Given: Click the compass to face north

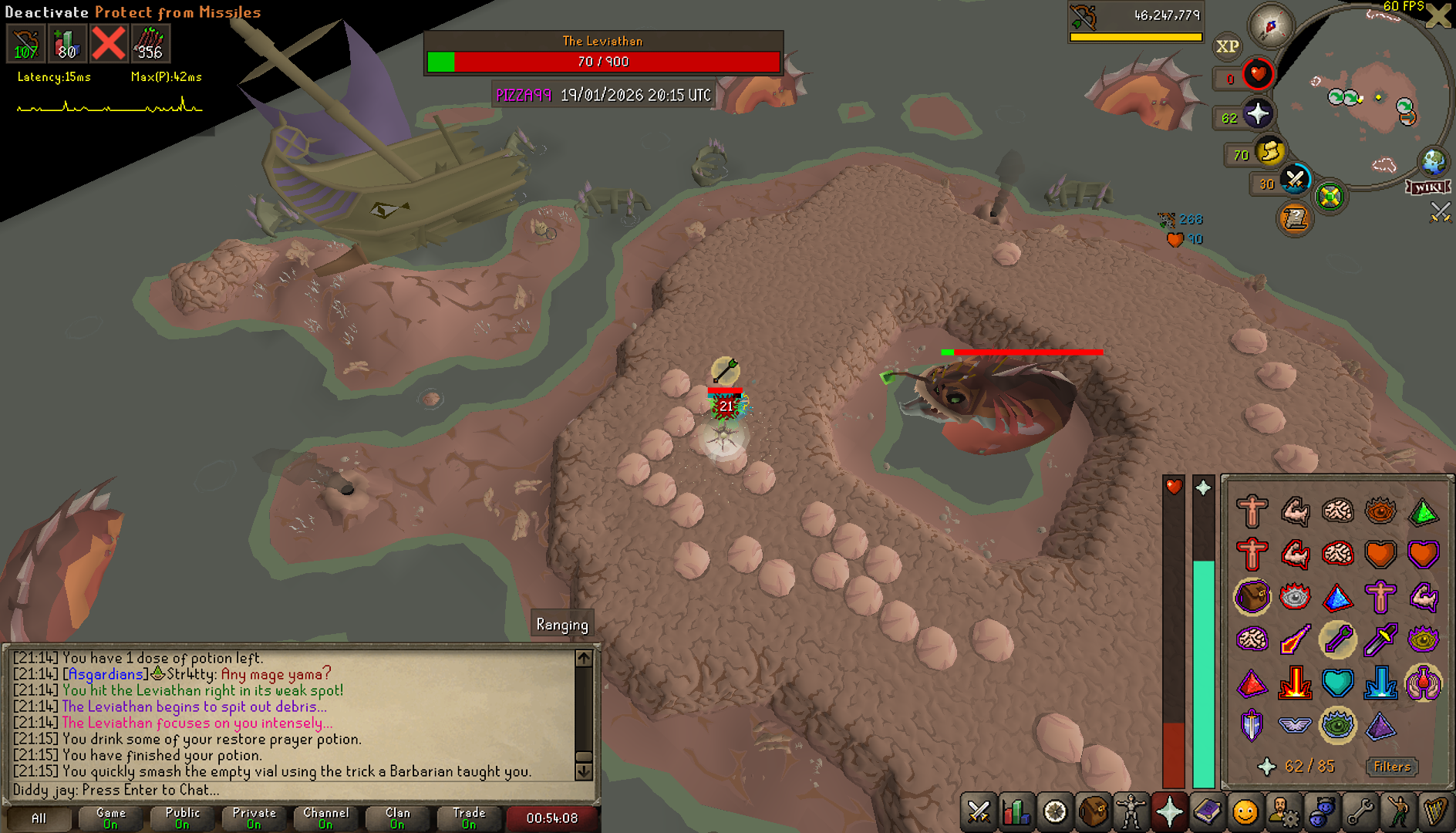Looking at the screenshot, I should click(x=1270, y=25).
